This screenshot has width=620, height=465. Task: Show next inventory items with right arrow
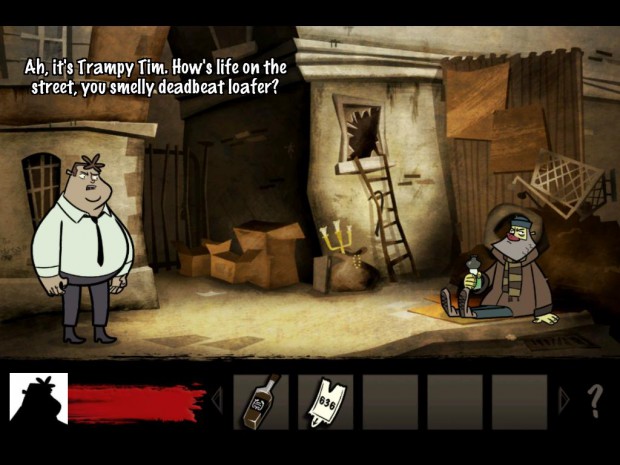point(563,402)
